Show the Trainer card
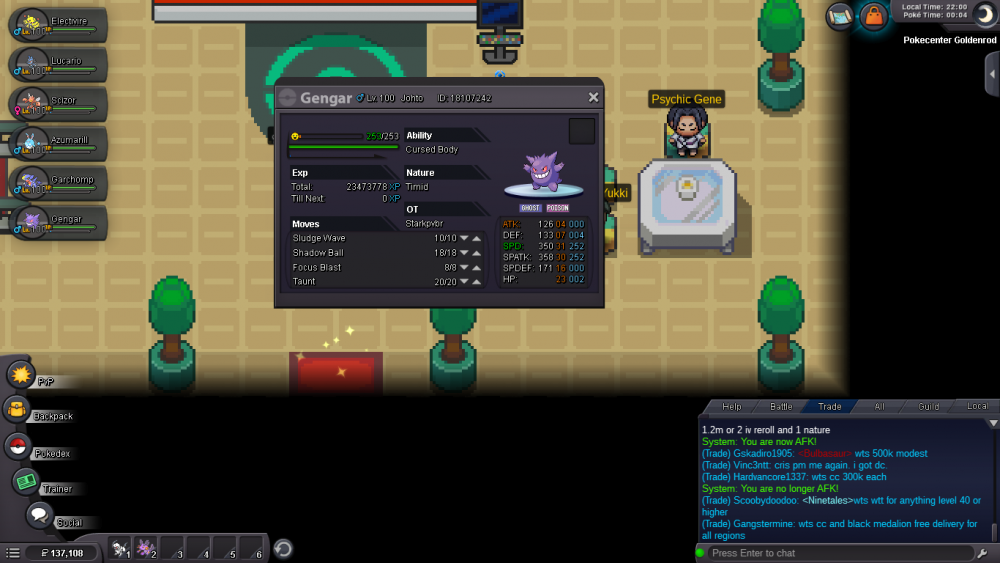The width and height of the screenshot is (1000, 563). (26, 482)
